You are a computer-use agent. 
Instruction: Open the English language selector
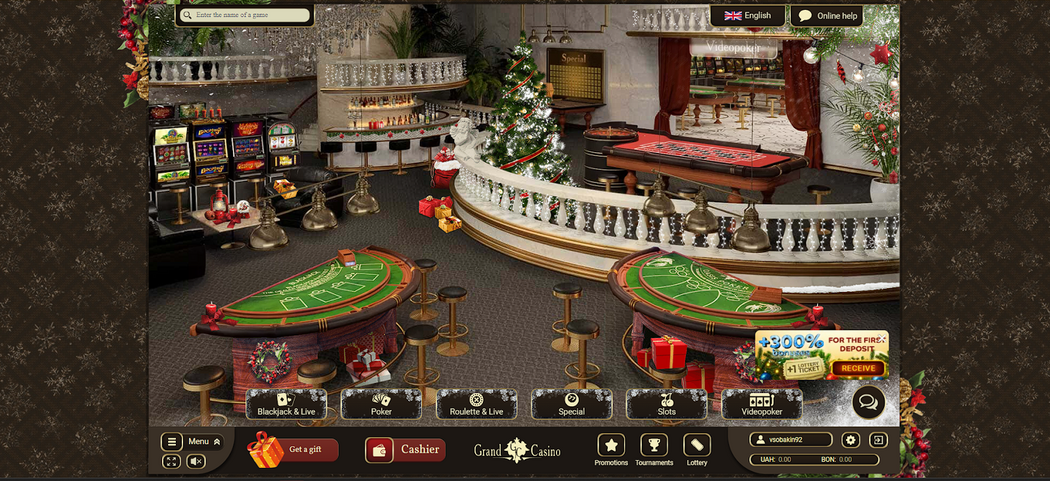click(x=748, y=16)
